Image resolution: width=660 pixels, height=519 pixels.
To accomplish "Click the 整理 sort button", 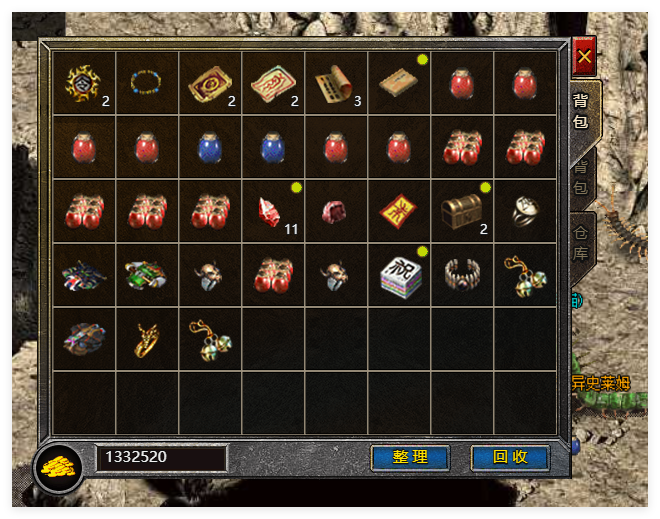I will point(410,458).
